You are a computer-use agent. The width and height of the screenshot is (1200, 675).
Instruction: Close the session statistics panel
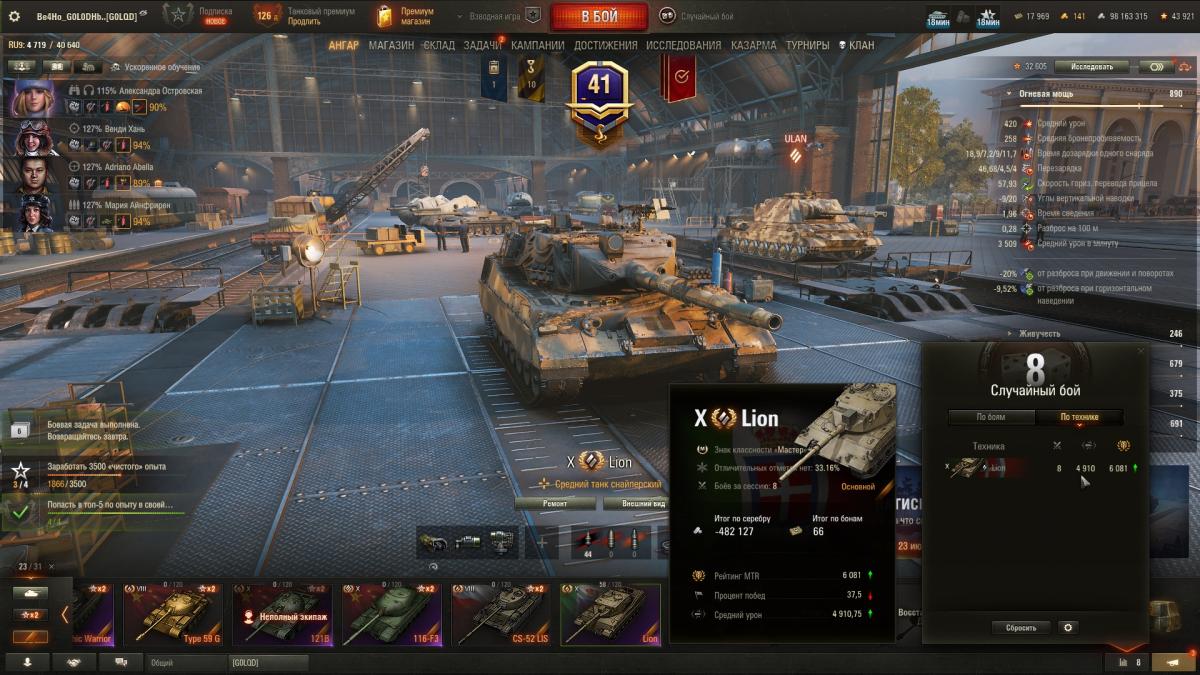coord(1141,351)
